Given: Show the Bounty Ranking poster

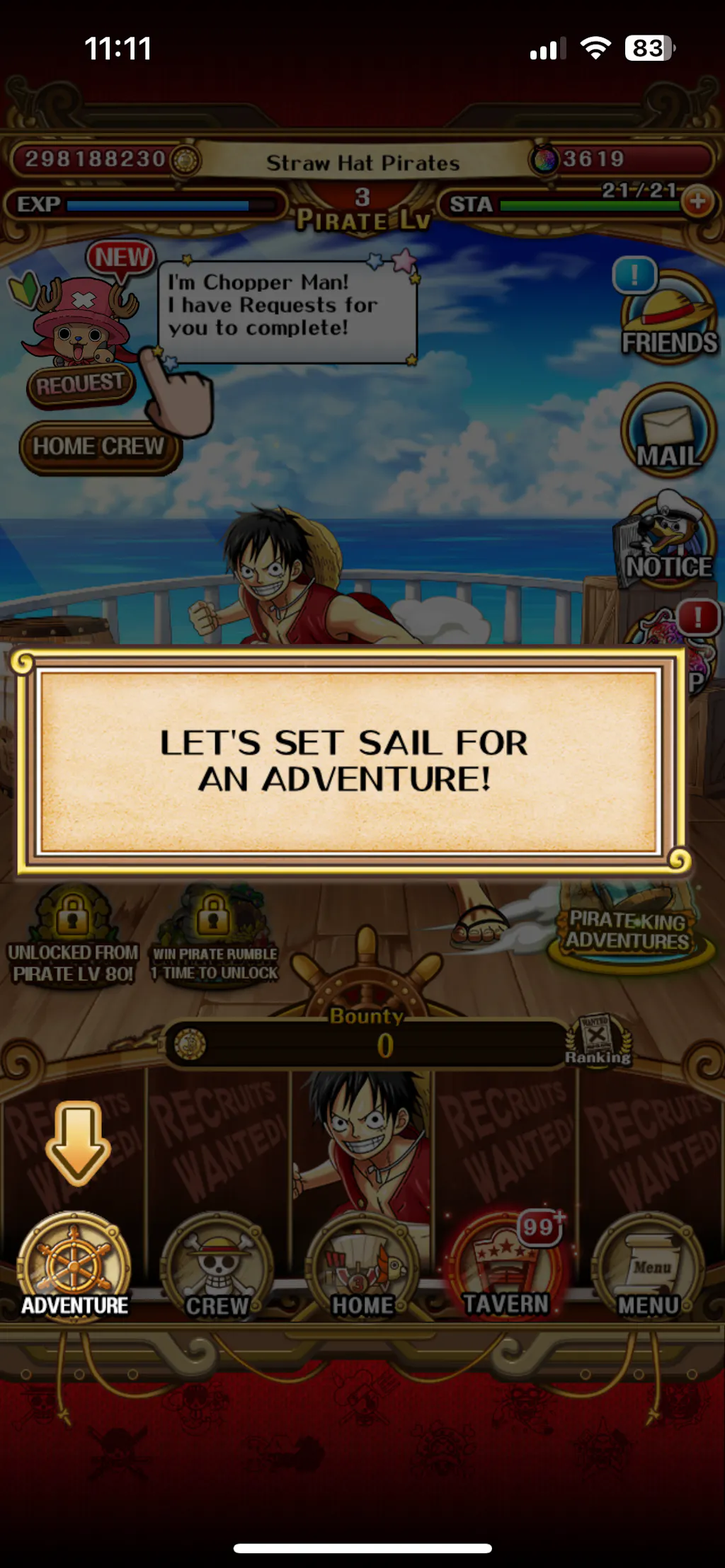Looking at the screenshot, I should (598, 1040).
